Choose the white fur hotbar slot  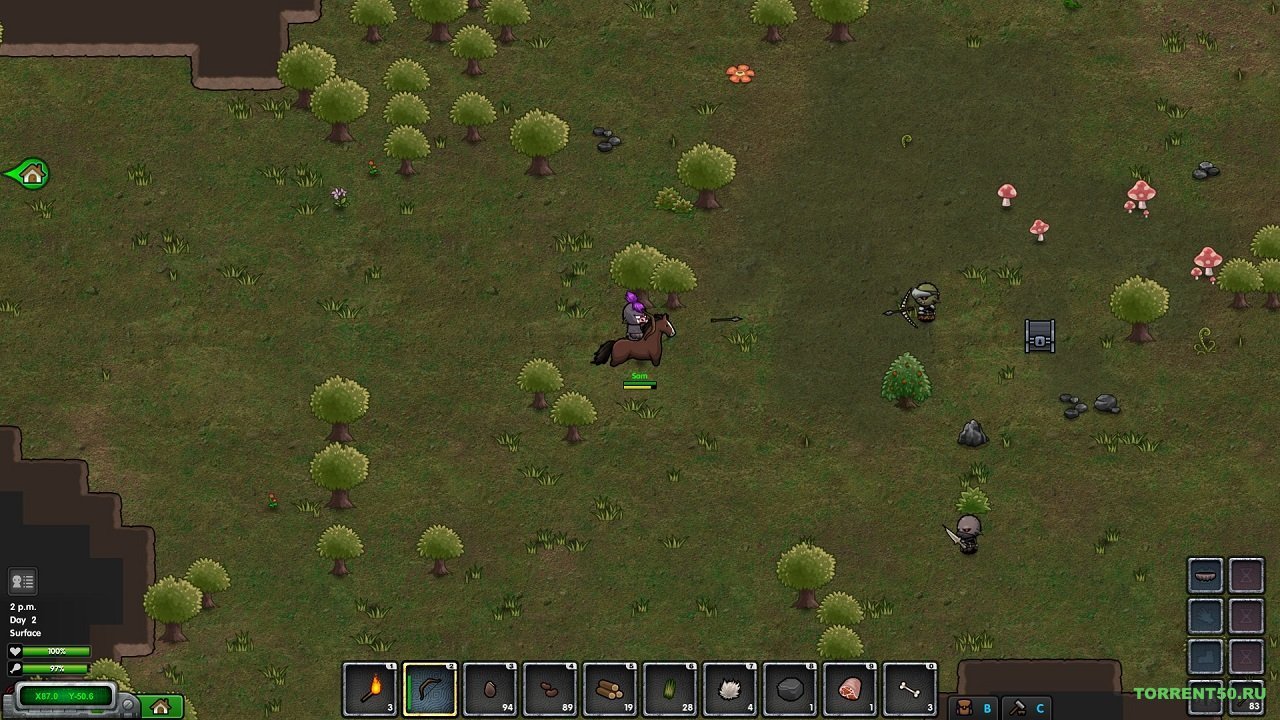coord(730,689)
